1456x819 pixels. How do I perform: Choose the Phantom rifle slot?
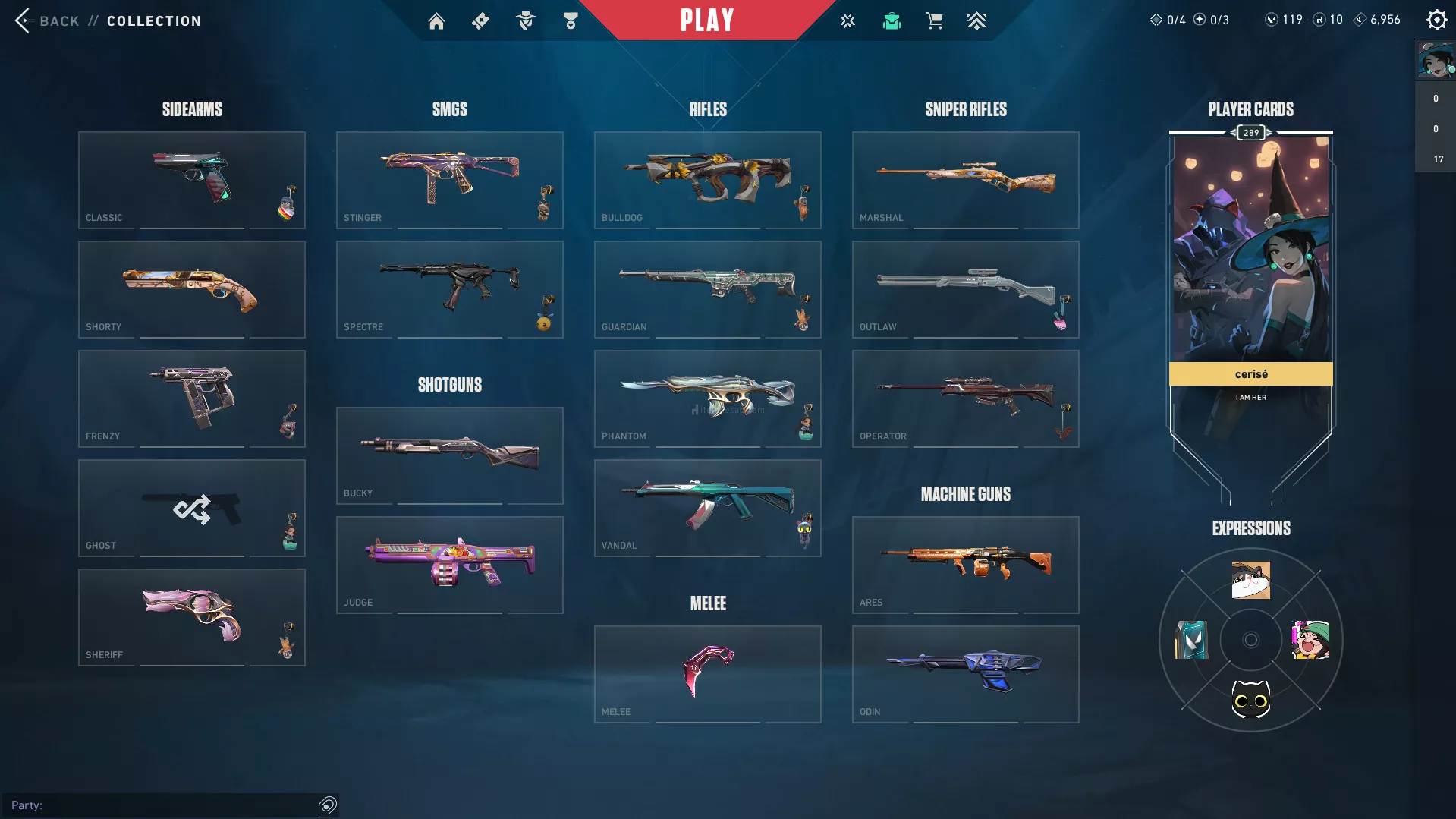click(707, 398)
